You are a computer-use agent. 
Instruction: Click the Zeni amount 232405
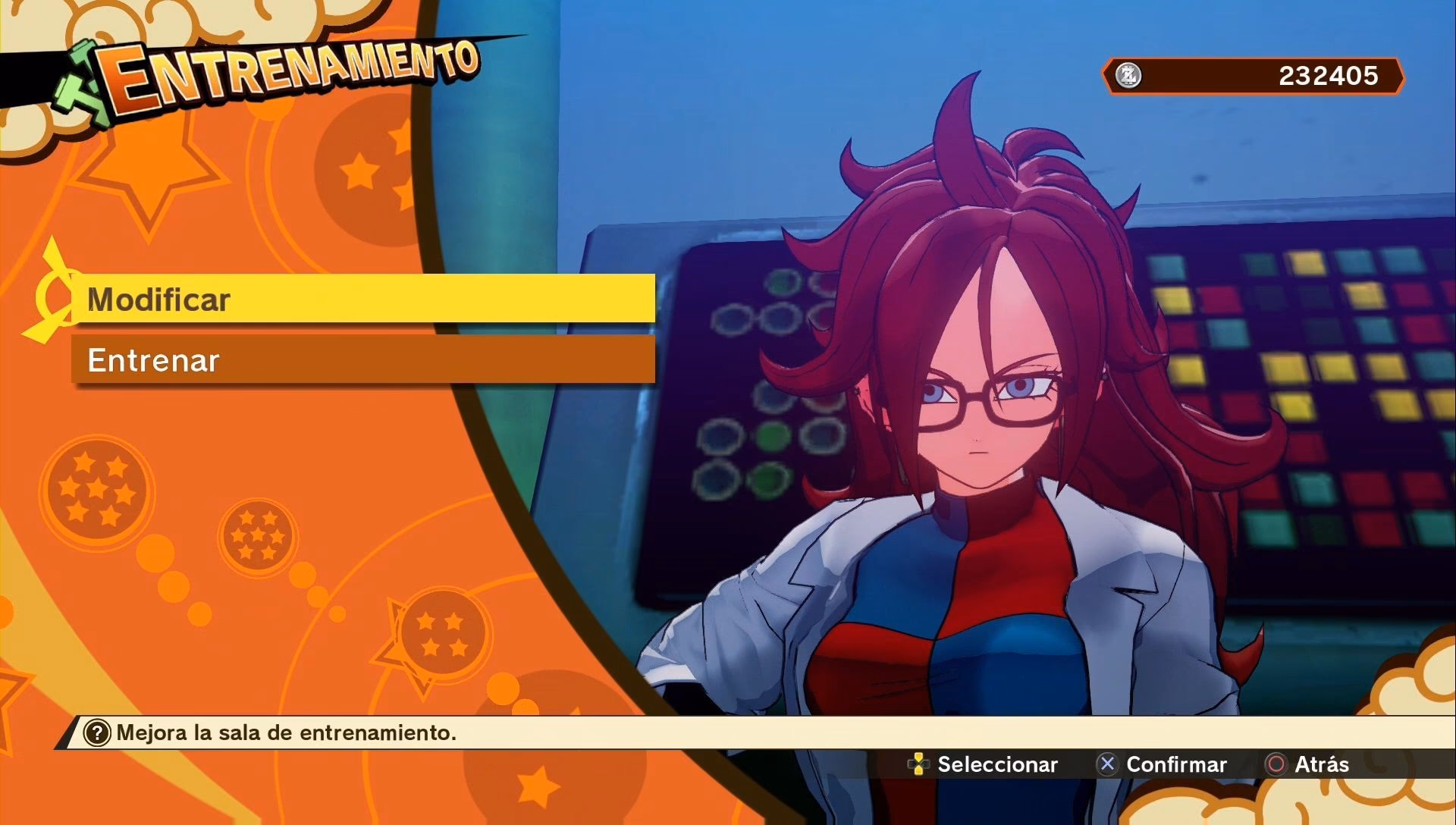pyautogui.click(x=1329, y=76)
